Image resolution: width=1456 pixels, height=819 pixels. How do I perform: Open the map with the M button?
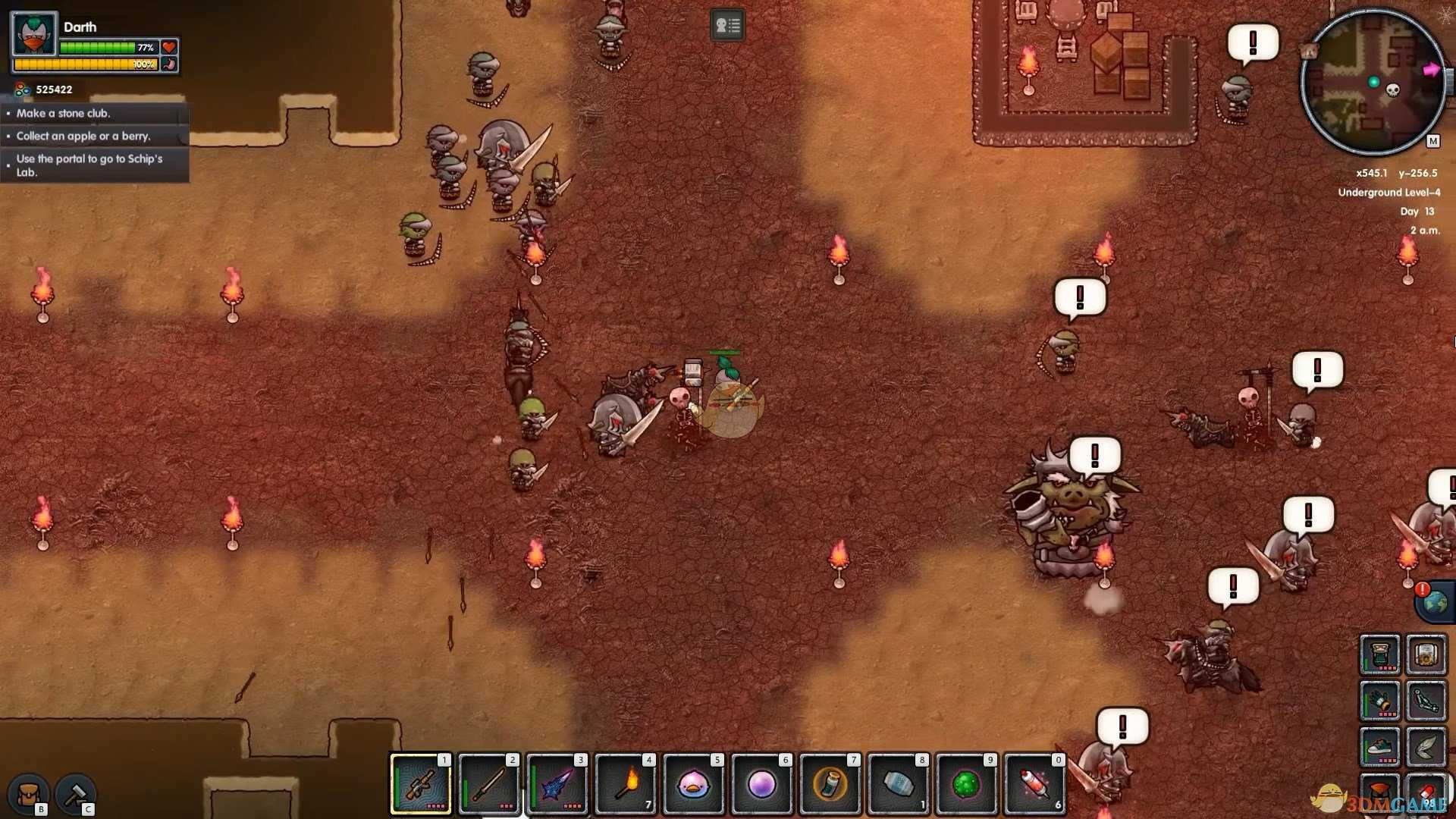(x=1432, y=141)
